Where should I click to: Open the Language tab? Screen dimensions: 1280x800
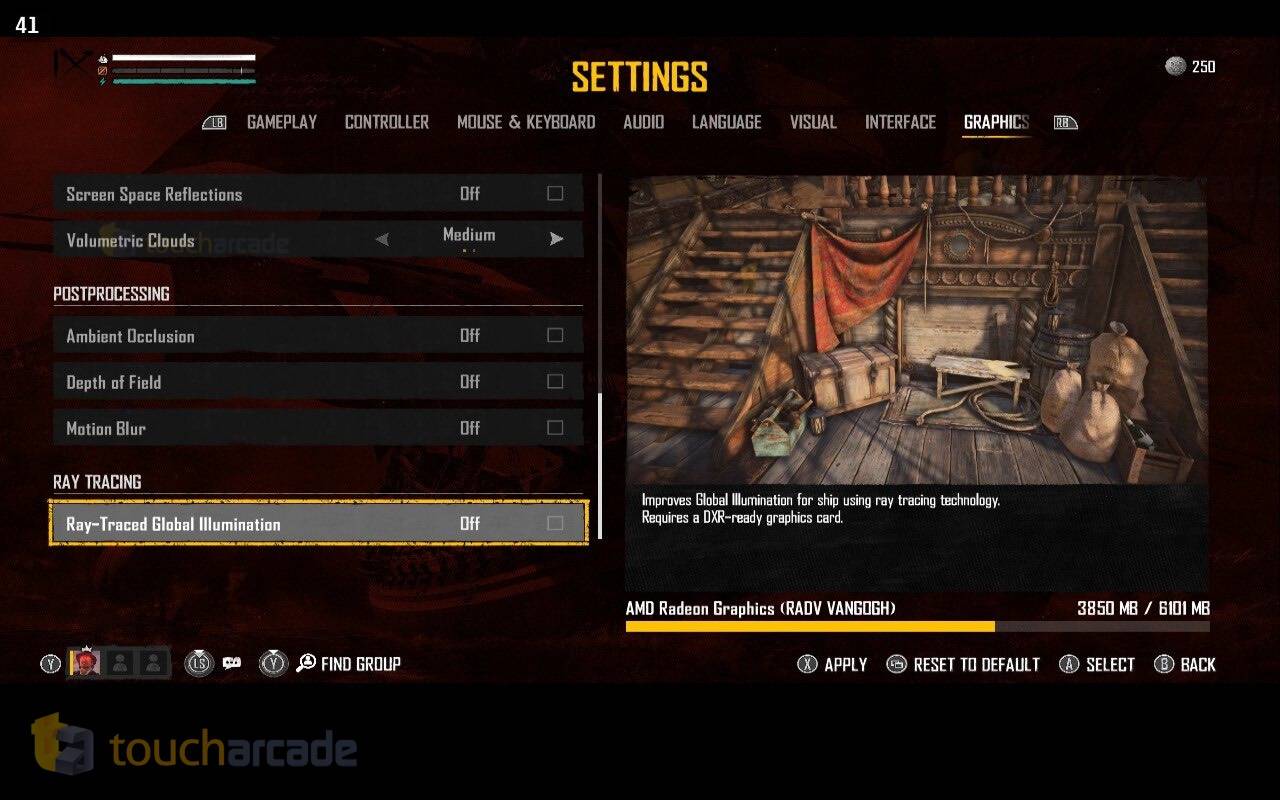tap(726, 122)
